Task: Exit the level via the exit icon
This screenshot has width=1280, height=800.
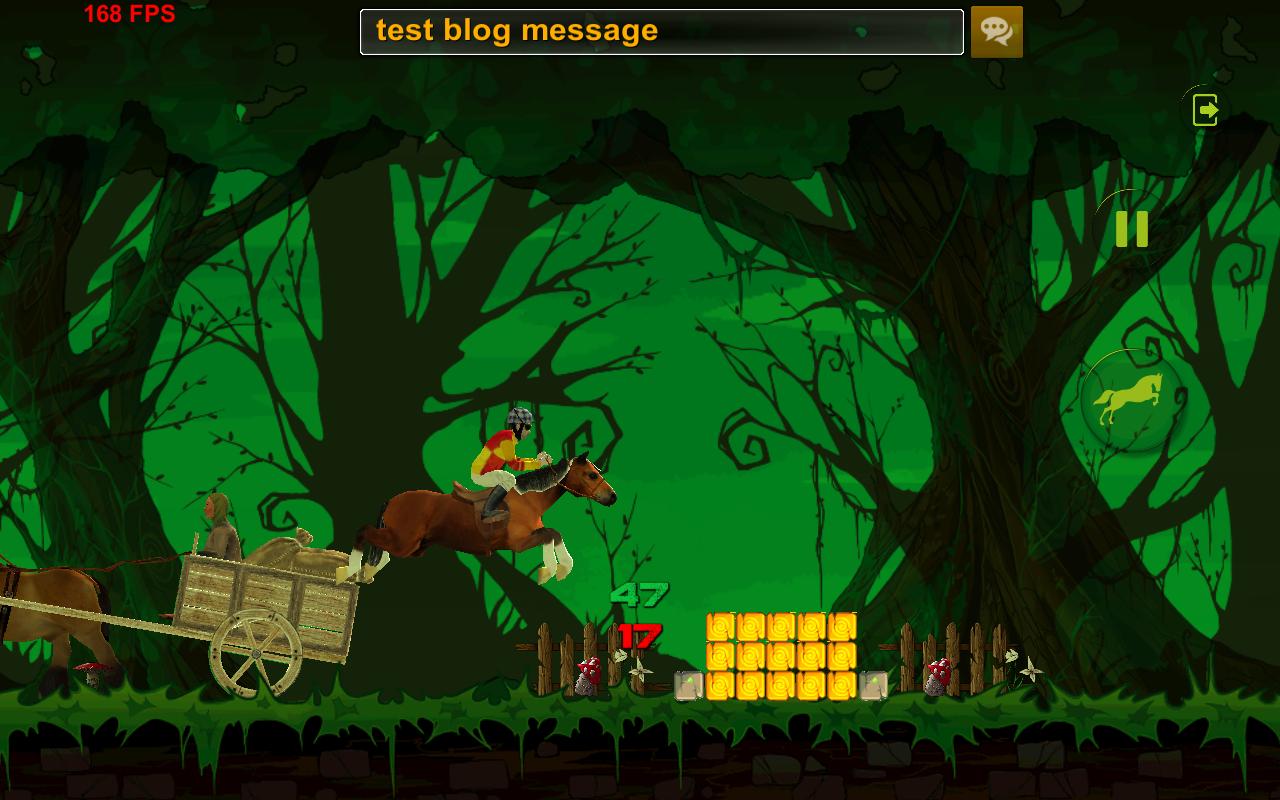Action: 1206,109
